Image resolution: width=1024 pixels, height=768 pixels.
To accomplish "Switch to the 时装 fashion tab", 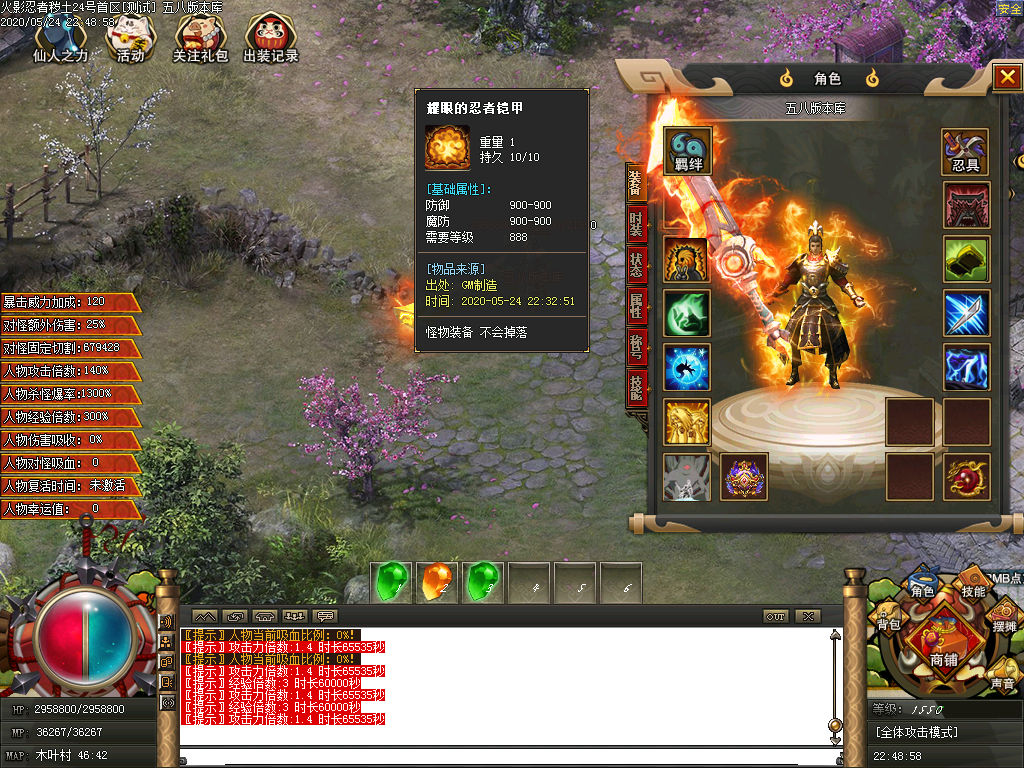I will 637,223.
